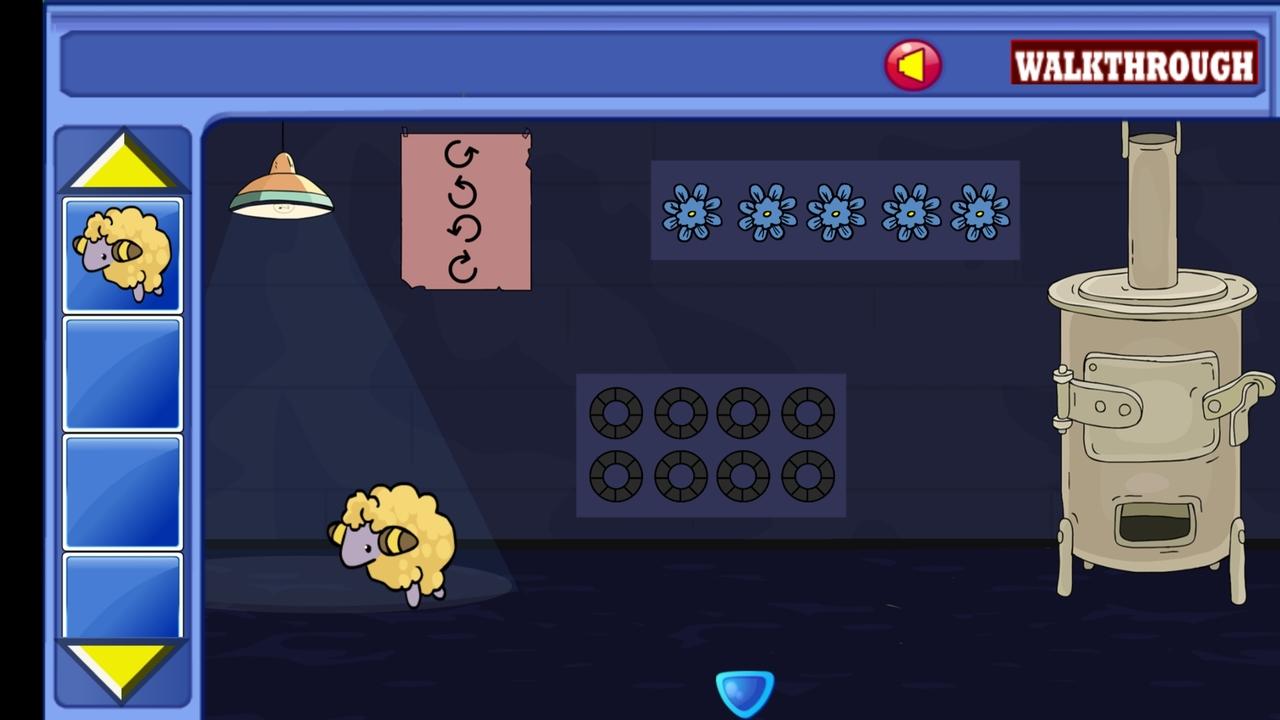Click the pink hint poster with rotation arrows
This screenshot has height=720, width=1280.
(464, 210)
